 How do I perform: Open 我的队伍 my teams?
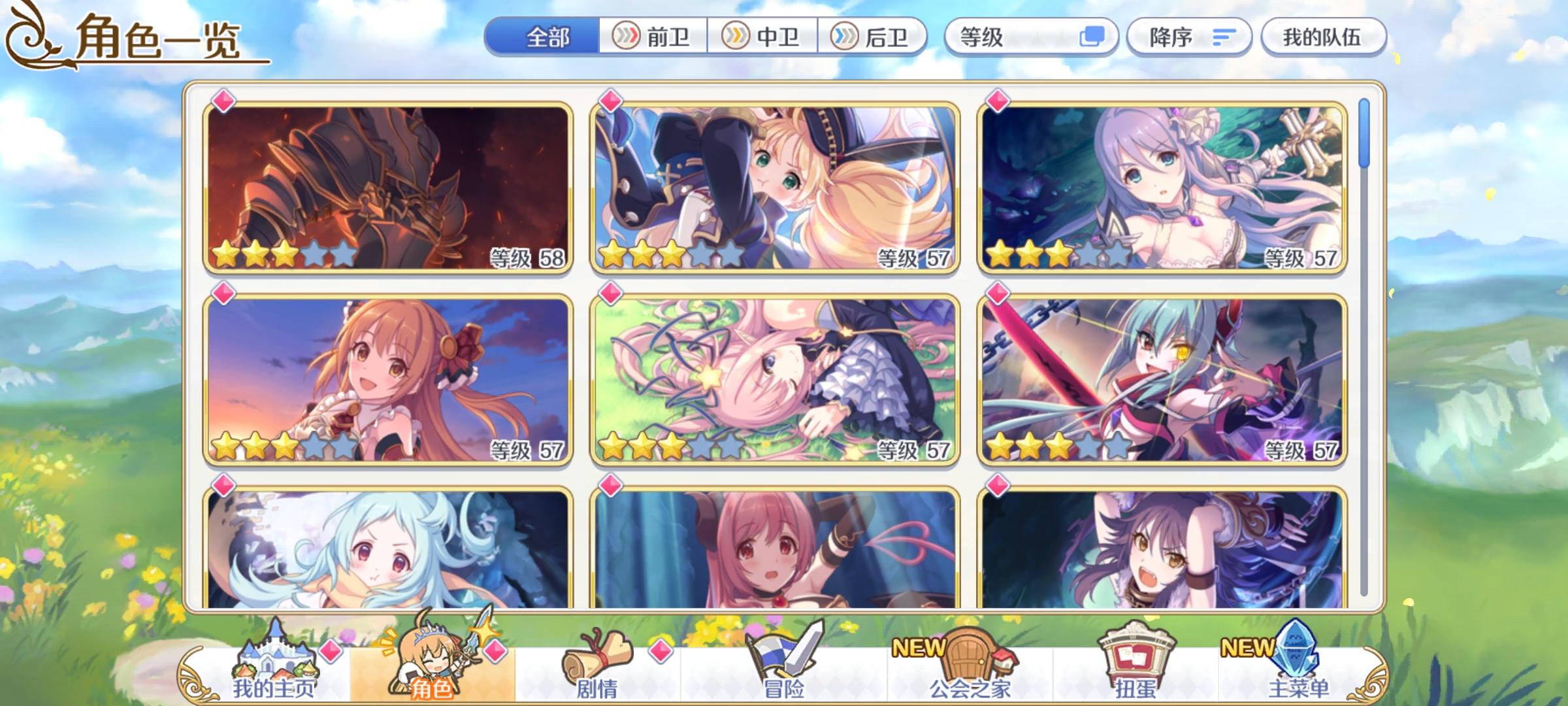pyautogui.click(x=1322, y=37)
